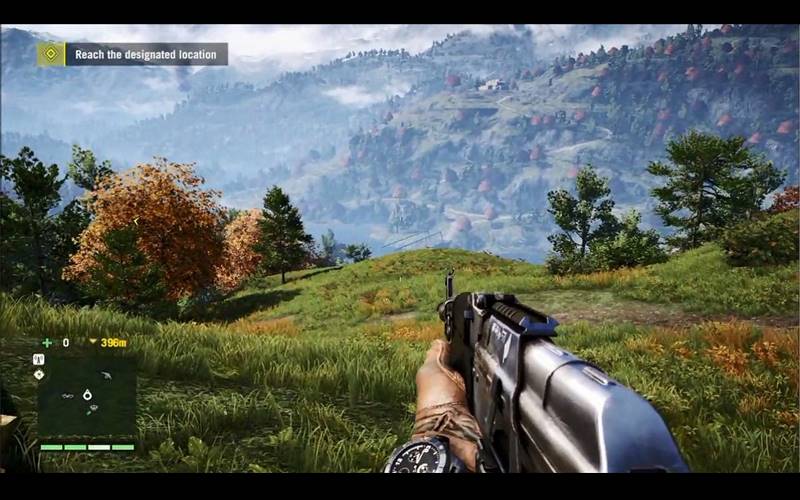Select the yellow diamond objective icon

pyautogui.click(x=51, y=54)
